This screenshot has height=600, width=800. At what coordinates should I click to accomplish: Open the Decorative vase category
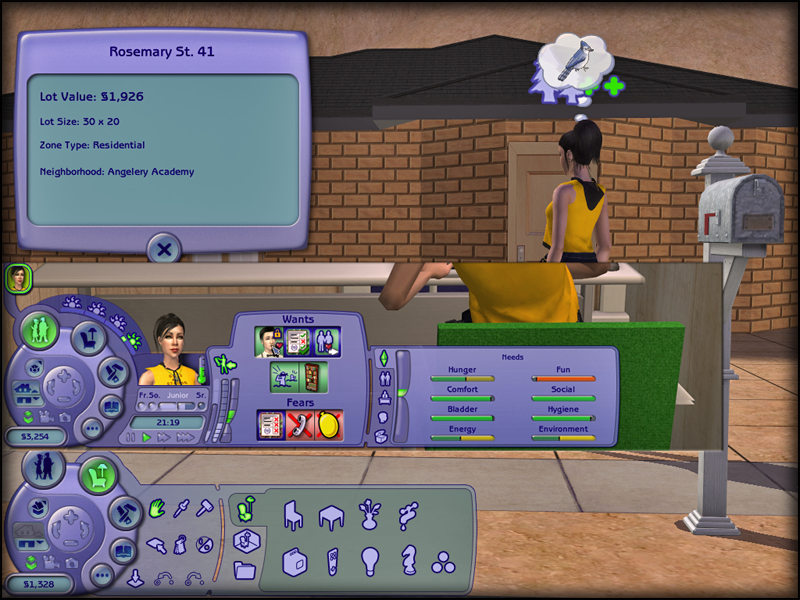pyautogui.click(x=370, y=514)
